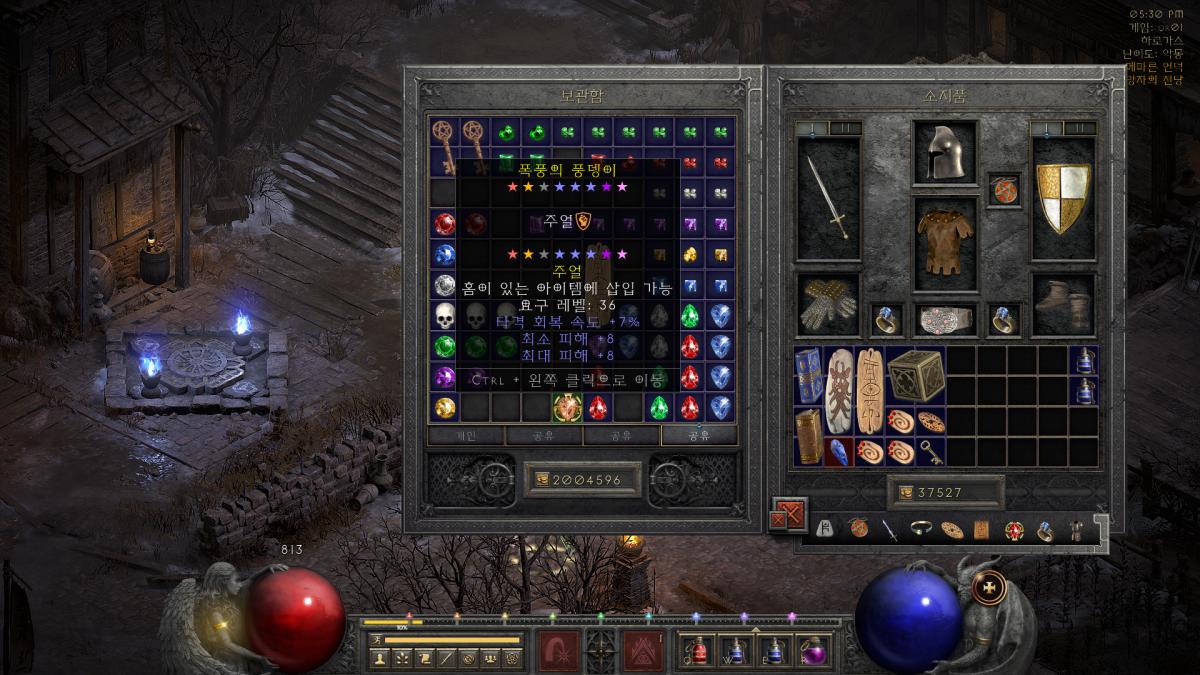Select the small key in inventory
Image resolution: width=1200 pixels, height=675 pixels.
click(x=931, y=451)
